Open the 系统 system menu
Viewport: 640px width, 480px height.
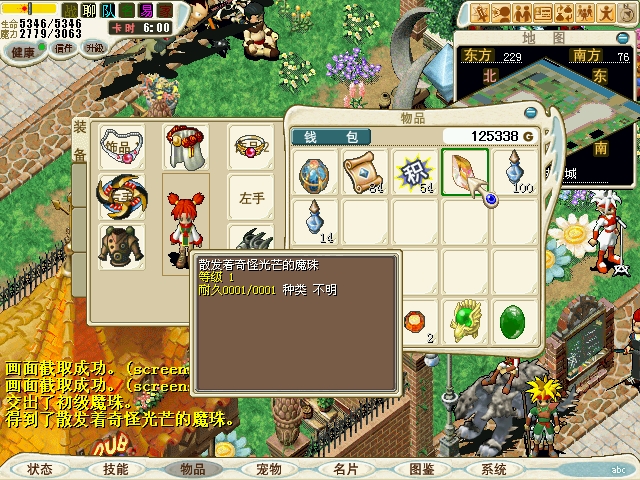click(x=493, y=469)
